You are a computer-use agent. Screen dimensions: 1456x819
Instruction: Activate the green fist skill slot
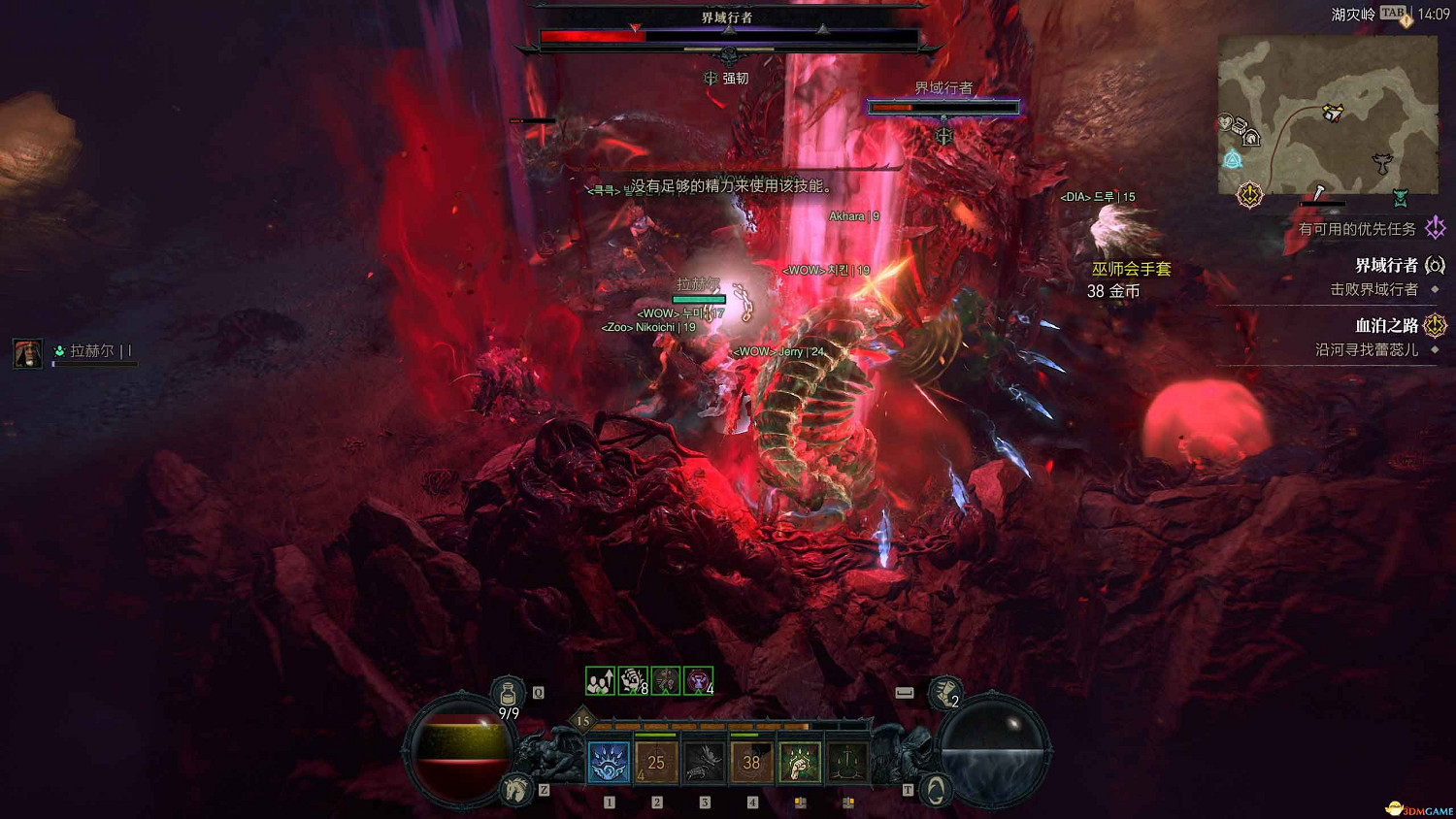coord(799,763)
